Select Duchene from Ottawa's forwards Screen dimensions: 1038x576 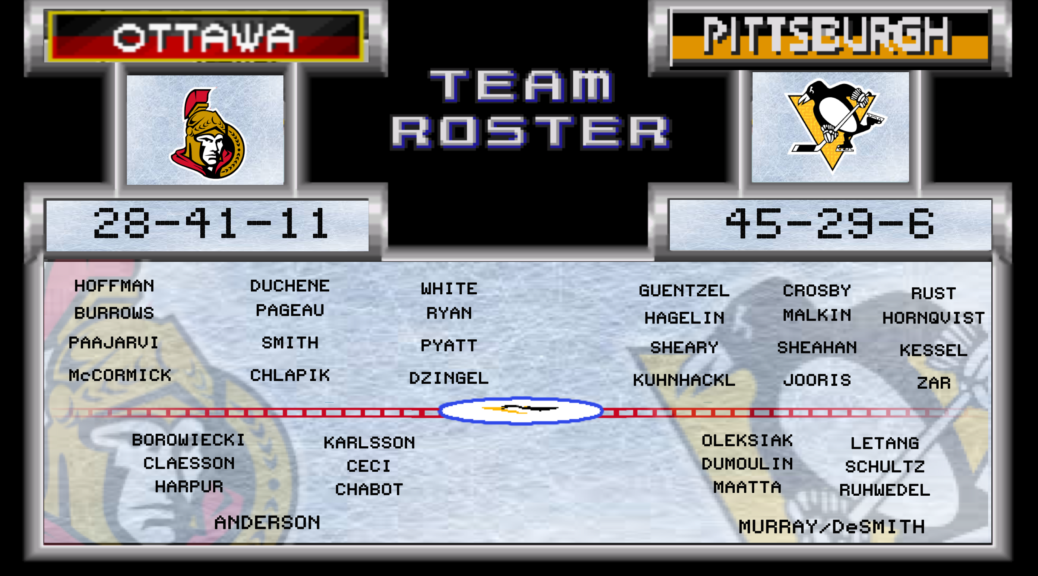point(290,286)
